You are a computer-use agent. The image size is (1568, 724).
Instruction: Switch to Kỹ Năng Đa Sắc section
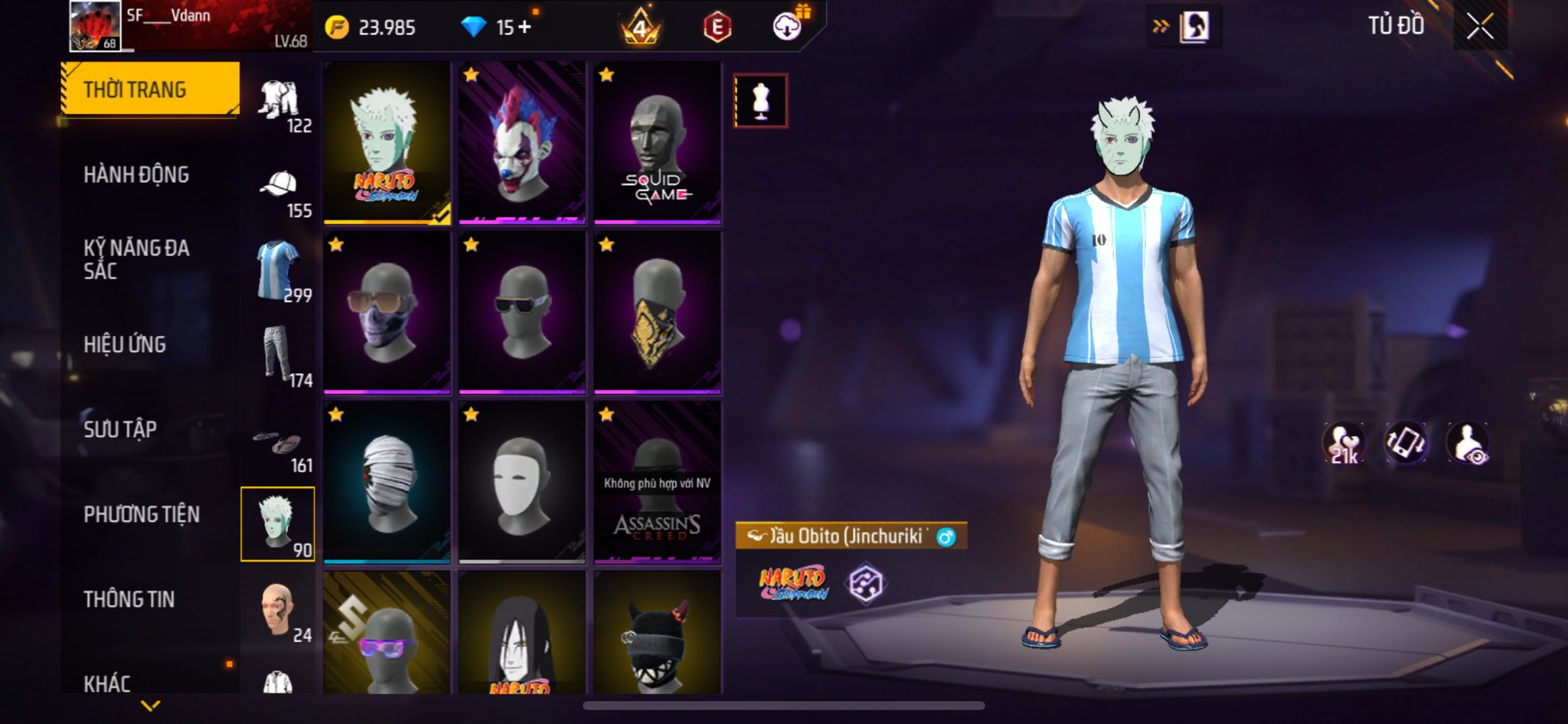click(x=136, y=259)
